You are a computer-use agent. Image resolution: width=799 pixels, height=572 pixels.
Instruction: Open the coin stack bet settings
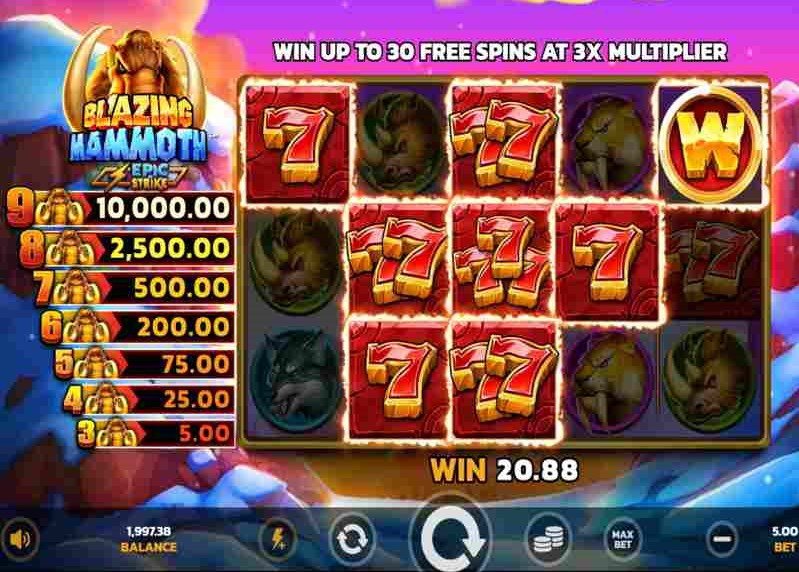pyautogui.click(x=547, y=540)
